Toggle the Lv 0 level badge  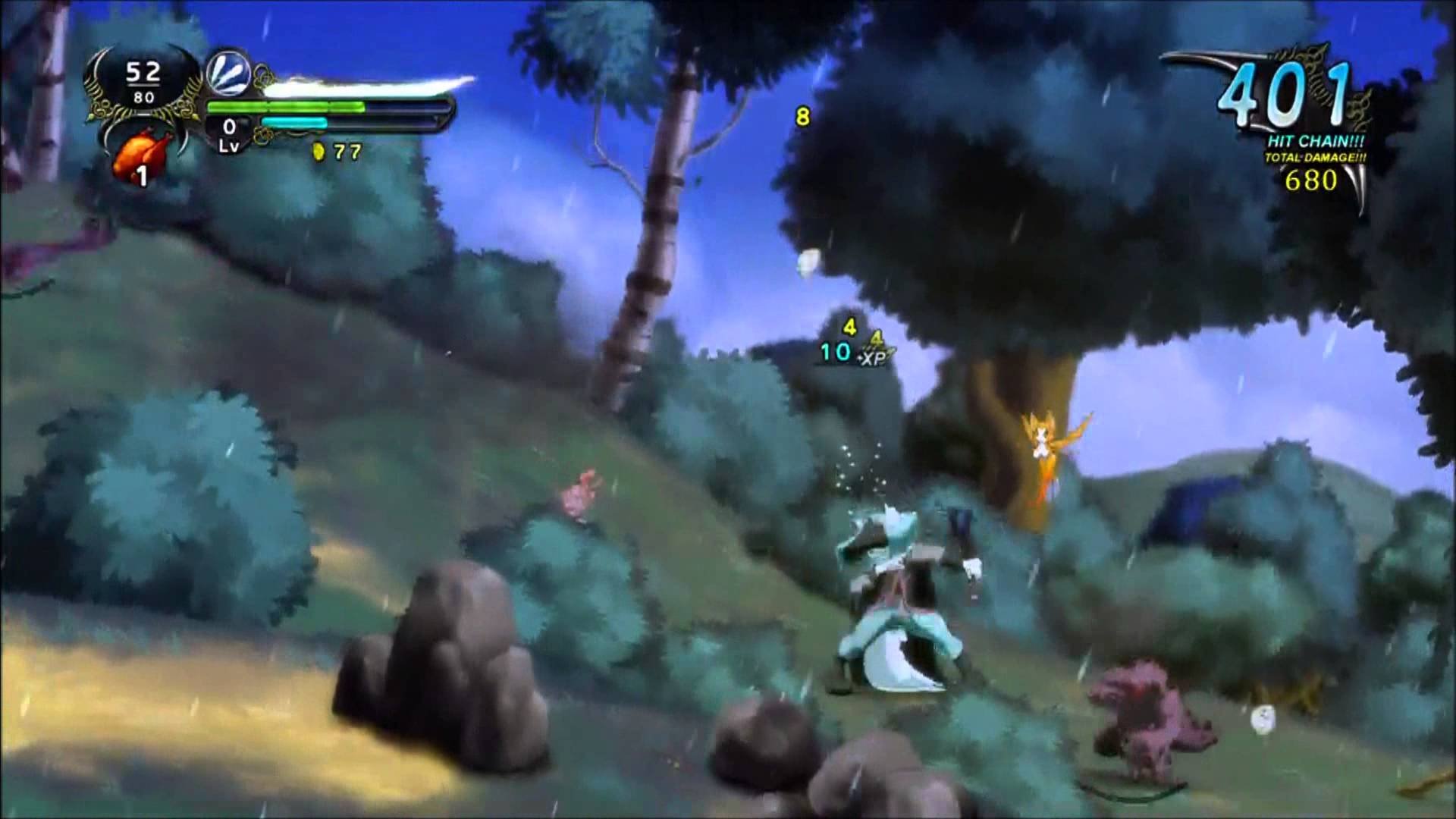[227, 133]
